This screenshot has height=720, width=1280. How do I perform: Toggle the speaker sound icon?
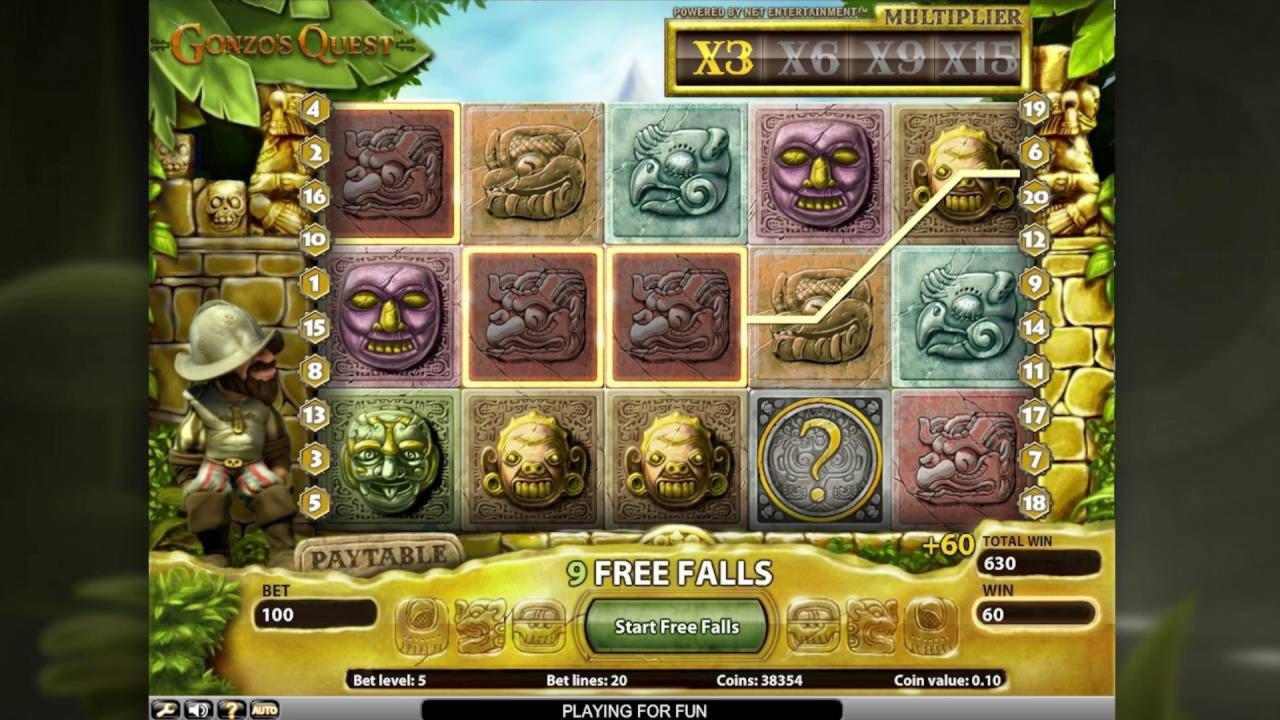198,710
